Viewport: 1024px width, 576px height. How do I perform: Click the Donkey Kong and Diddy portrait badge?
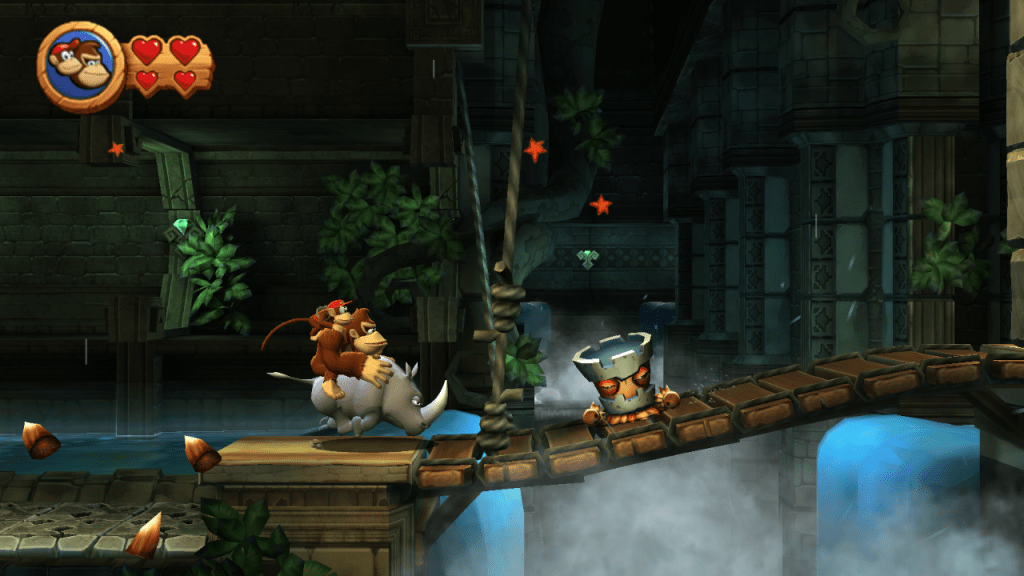80,66
